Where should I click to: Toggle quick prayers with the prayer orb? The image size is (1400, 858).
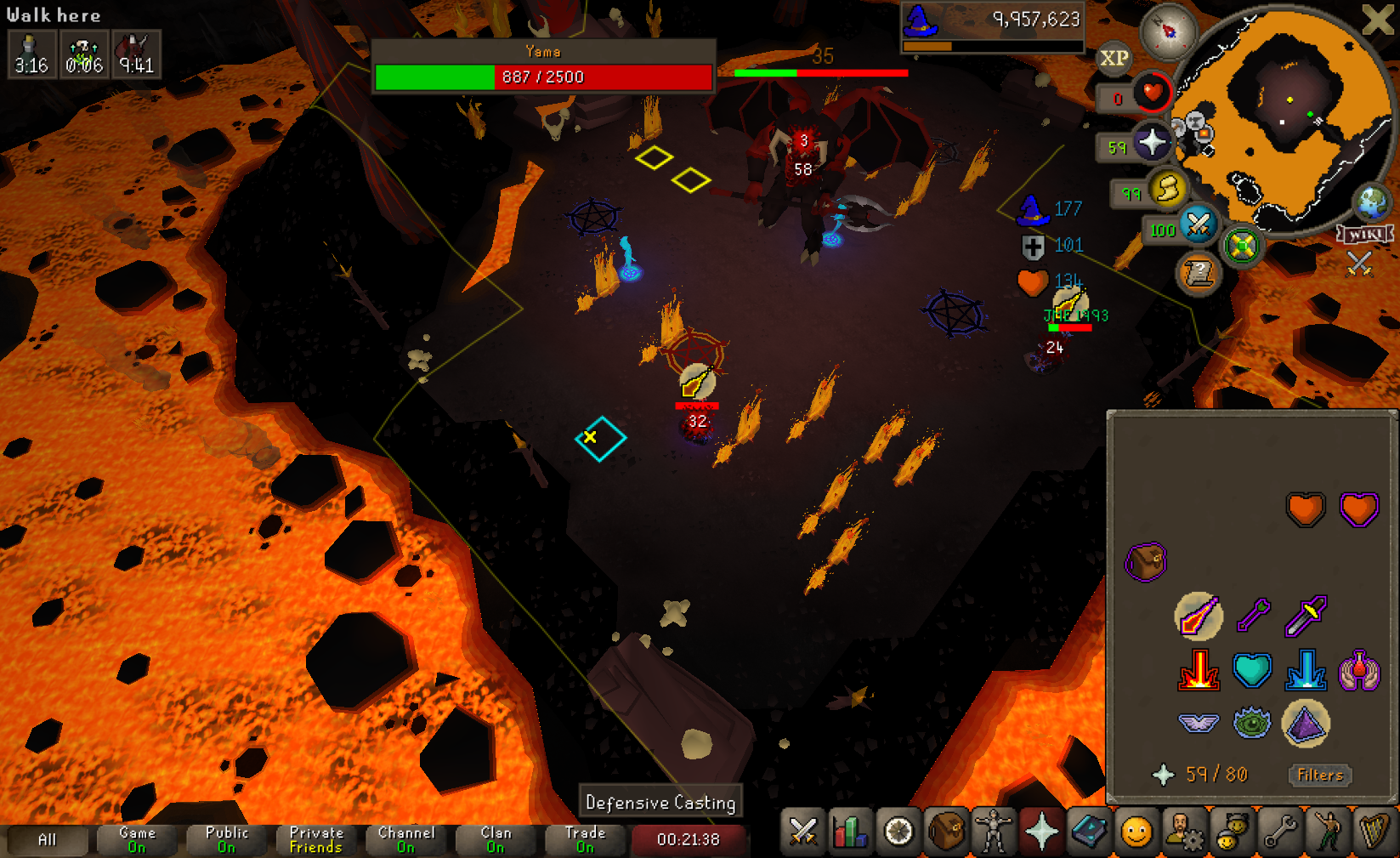(x=1152, y=143)
